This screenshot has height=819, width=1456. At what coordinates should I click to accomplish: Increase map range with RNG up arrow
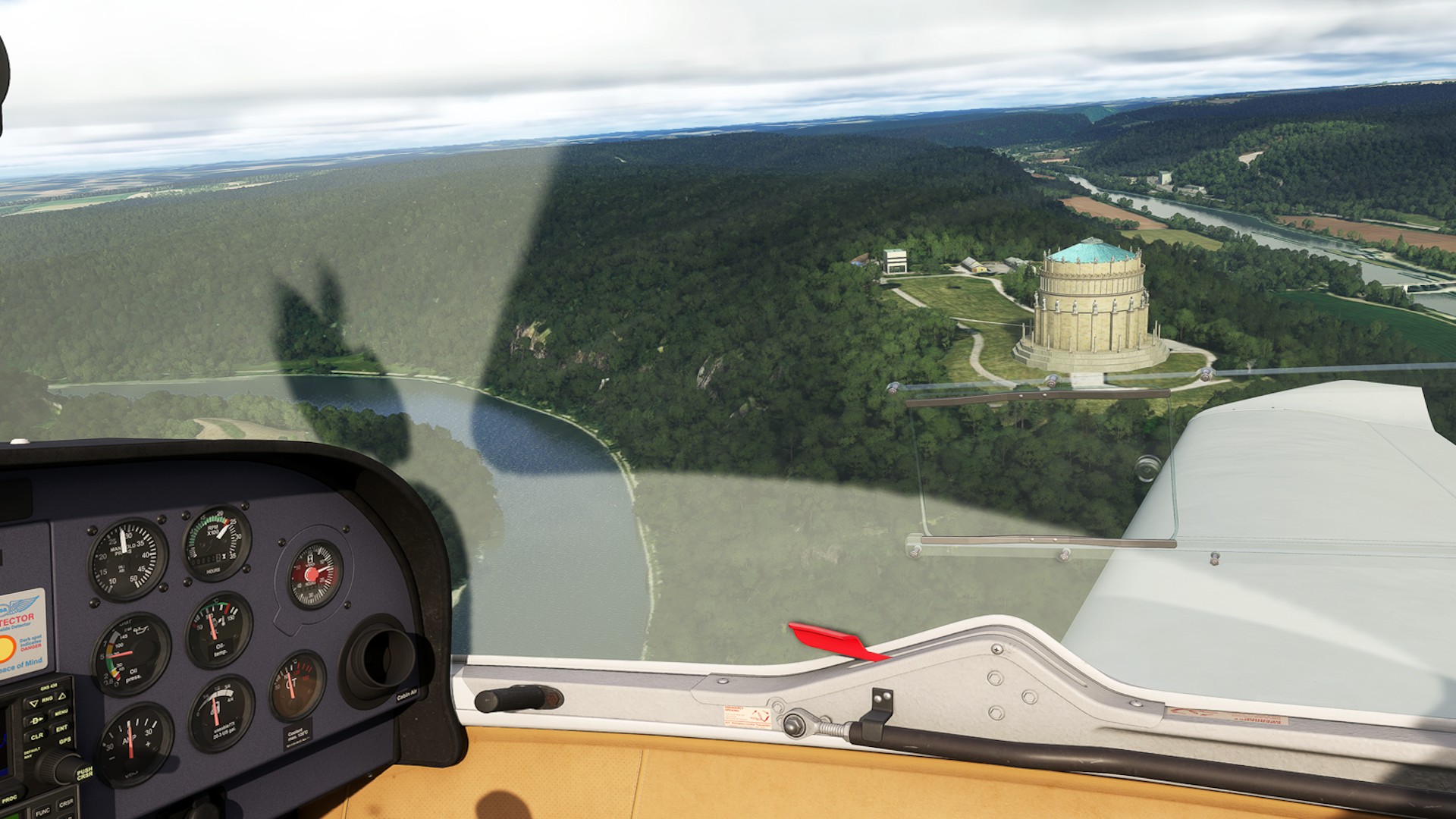tap(62, 696)
